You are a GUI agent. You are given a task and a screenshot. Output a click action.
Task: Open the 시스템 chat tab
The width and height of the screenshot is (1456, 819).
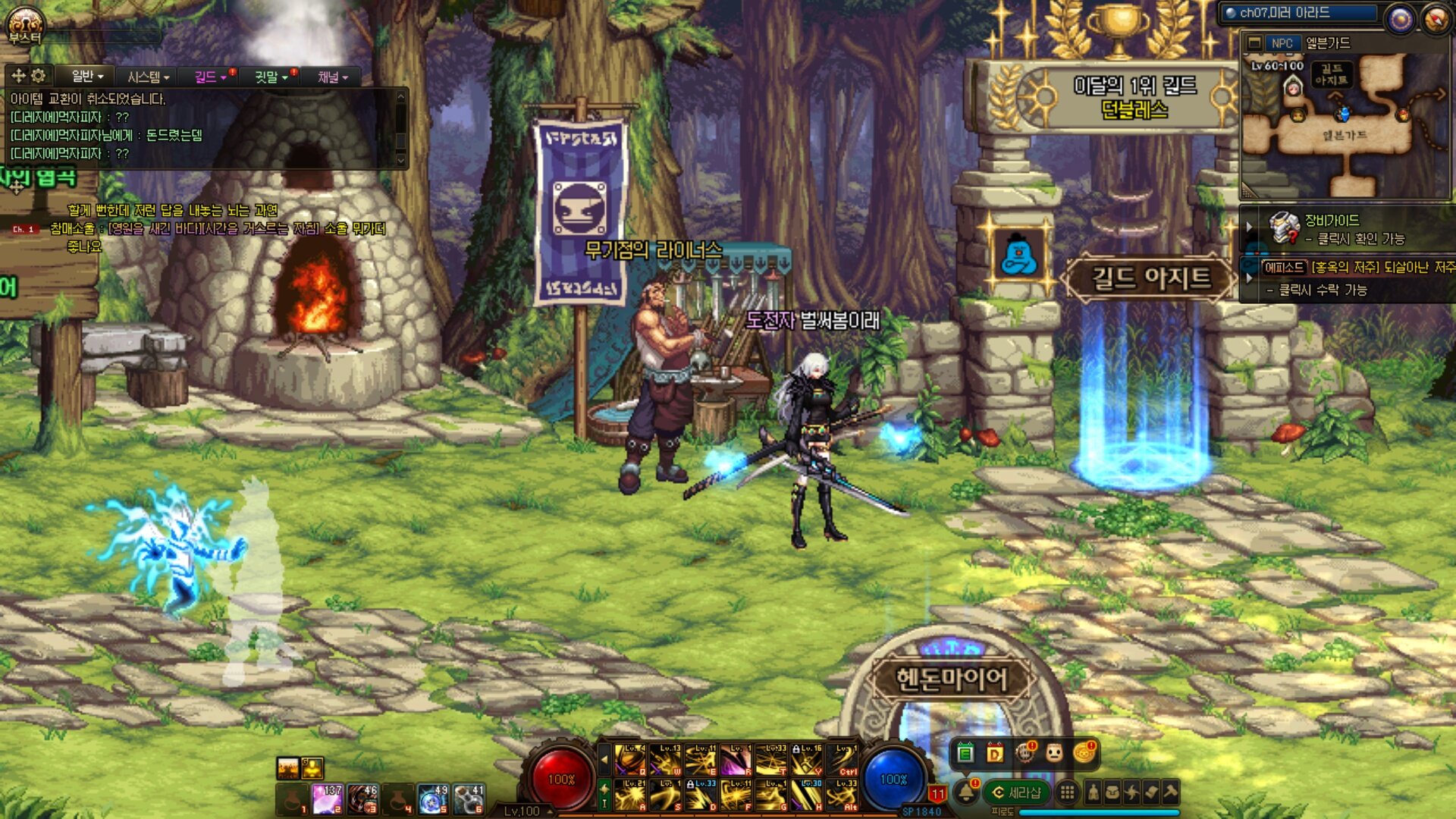click(x=147, y=77)
